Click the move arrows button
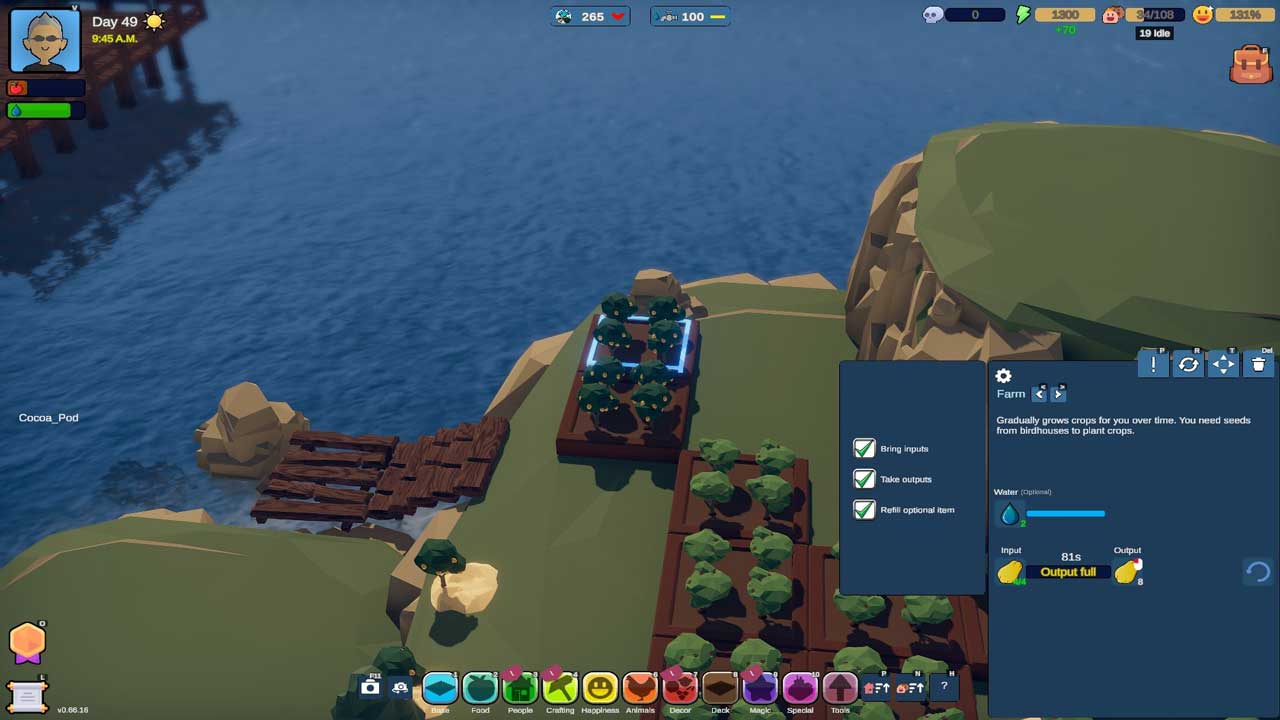The width and height of the screenshot is (1280, 720). pos(1223,365)
